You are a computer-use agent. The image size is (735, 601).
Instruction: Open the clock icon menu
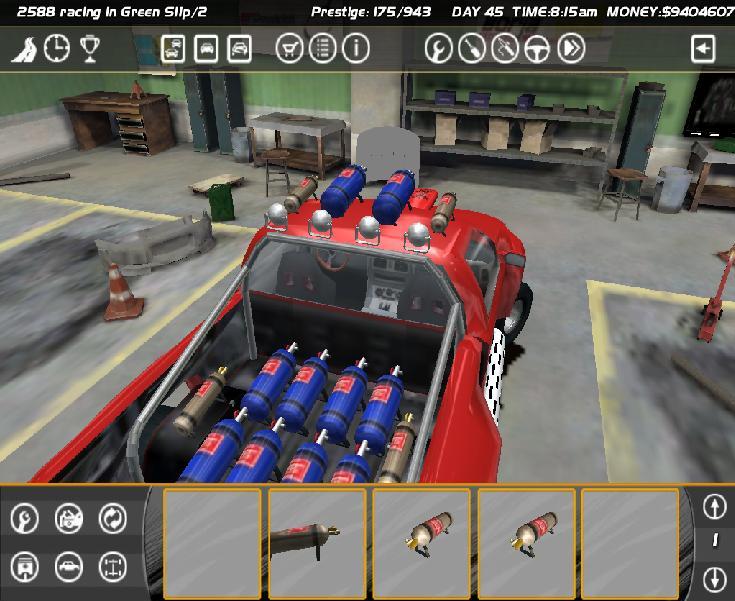57,48
